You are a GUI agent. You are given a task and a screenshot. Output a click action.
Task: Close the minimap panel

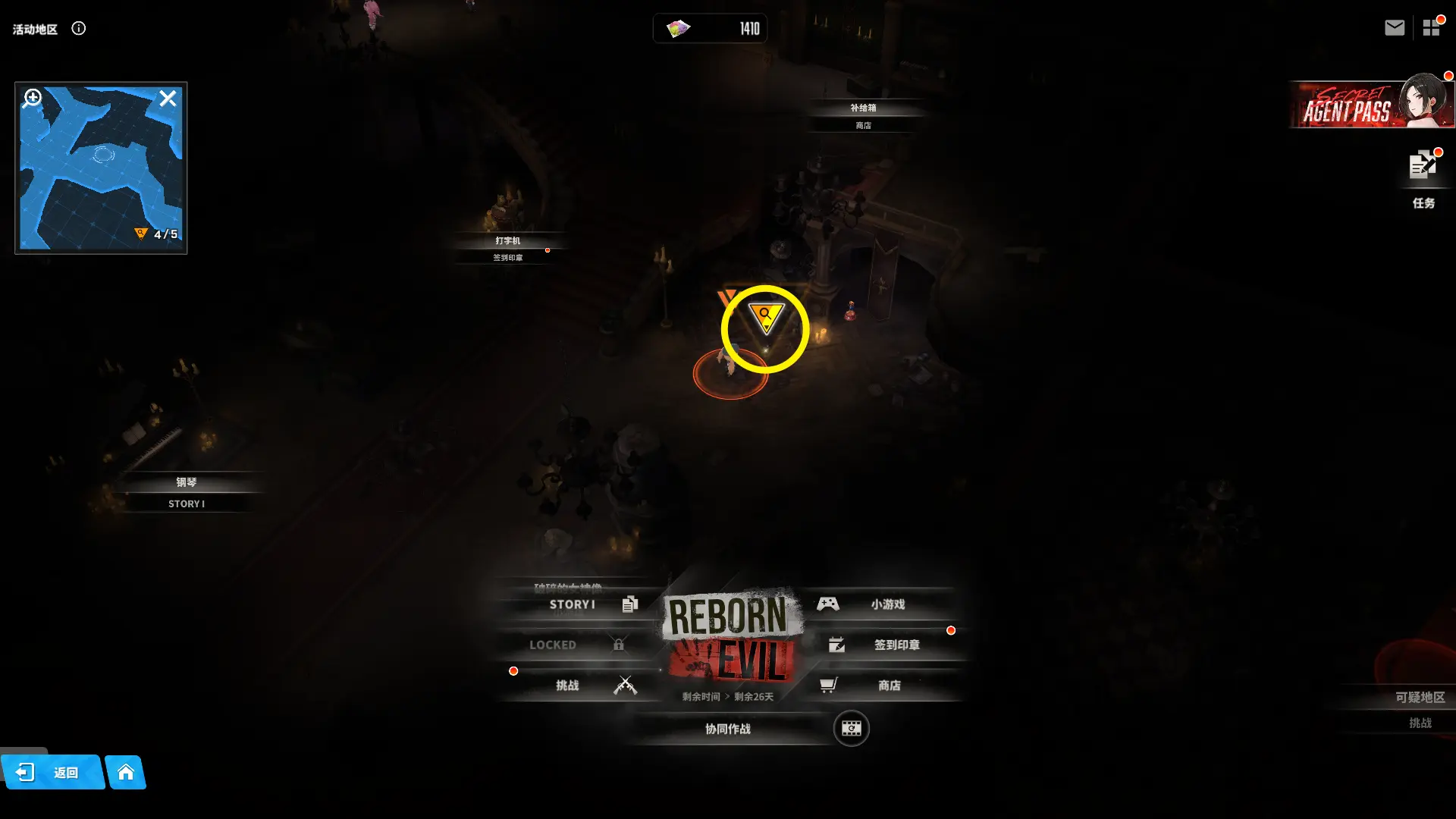pyautogui.click(x=168, y=99)
